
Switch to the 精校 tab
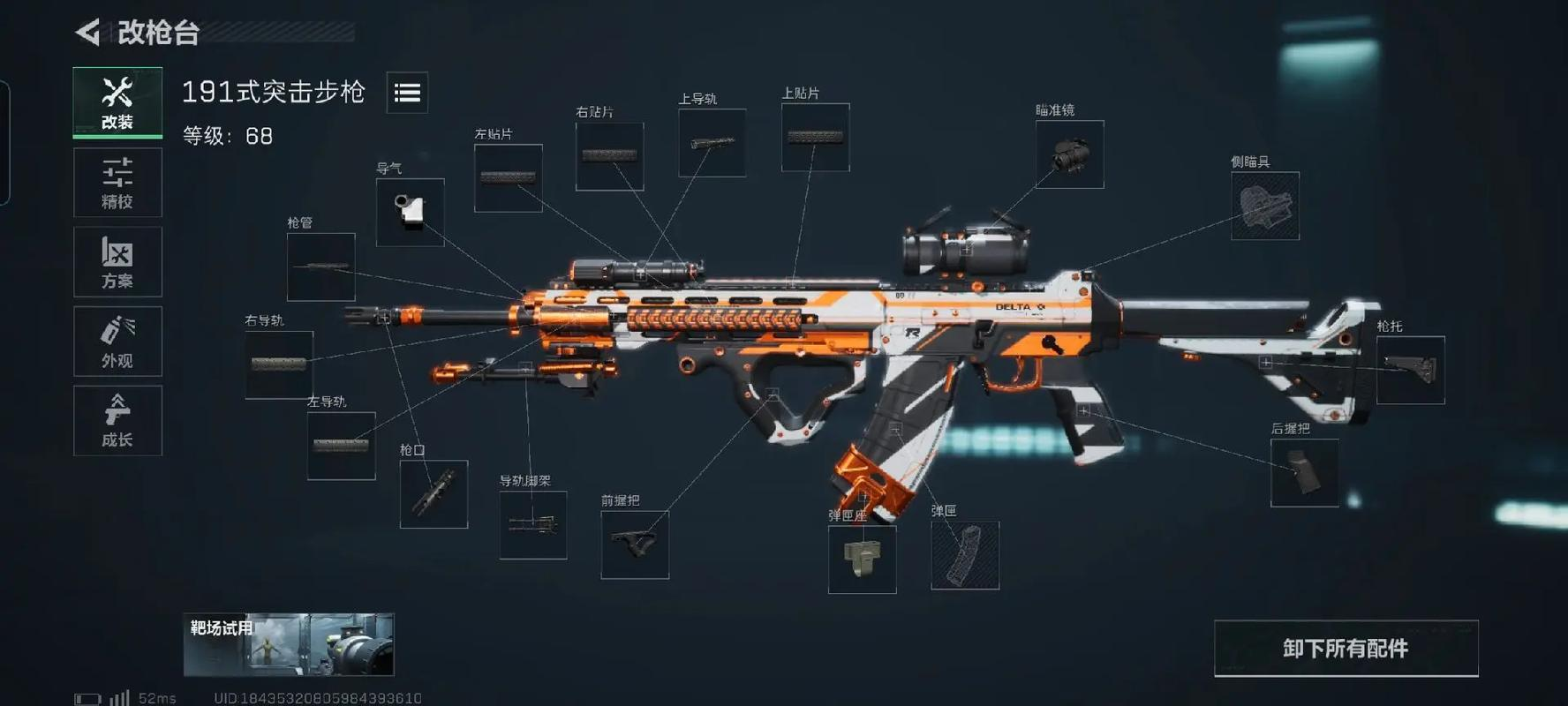pyautogui.click(x=117, y=183)
